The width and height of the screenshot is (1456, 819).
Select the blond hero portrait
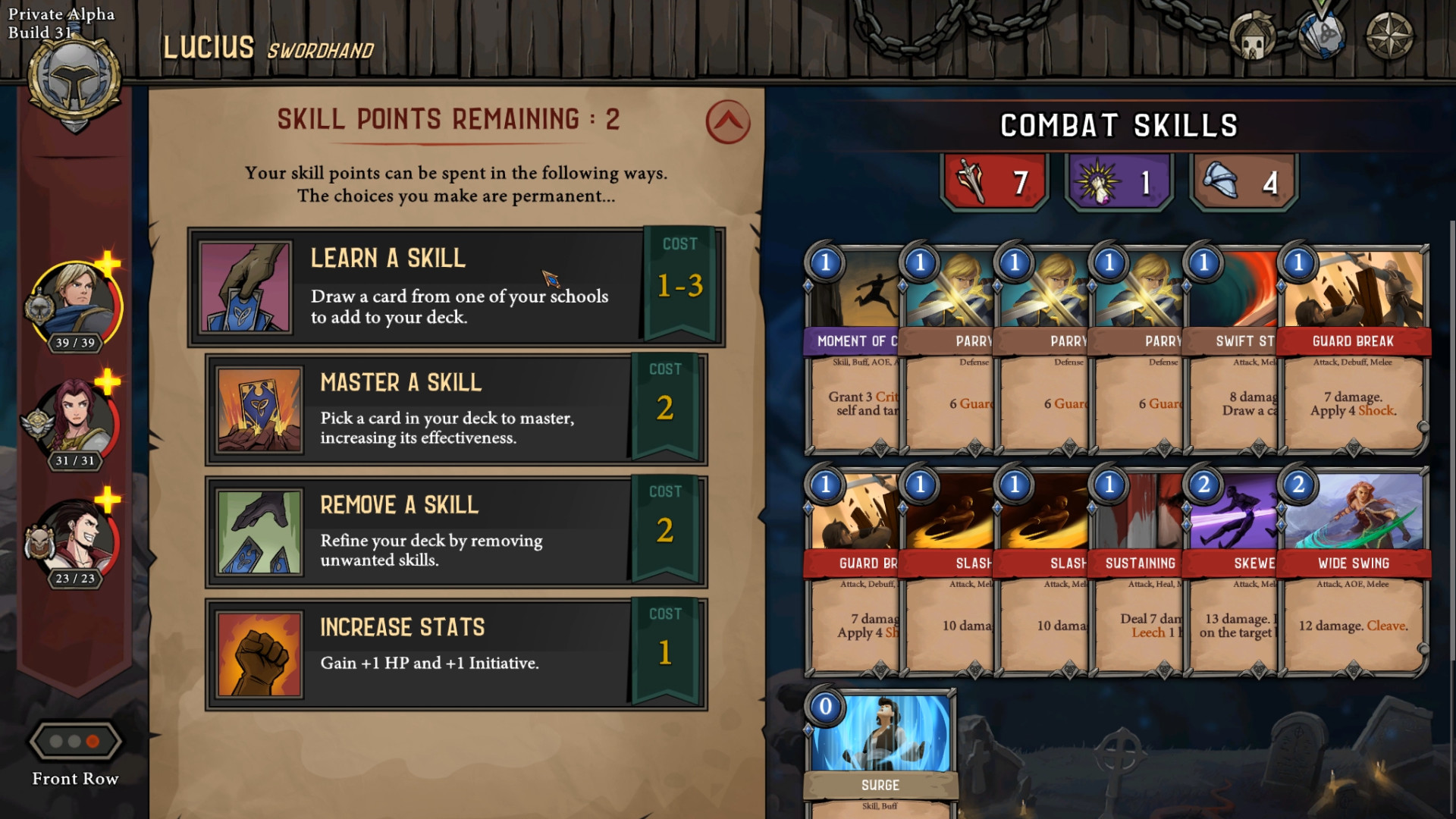[x=76, y=305]
